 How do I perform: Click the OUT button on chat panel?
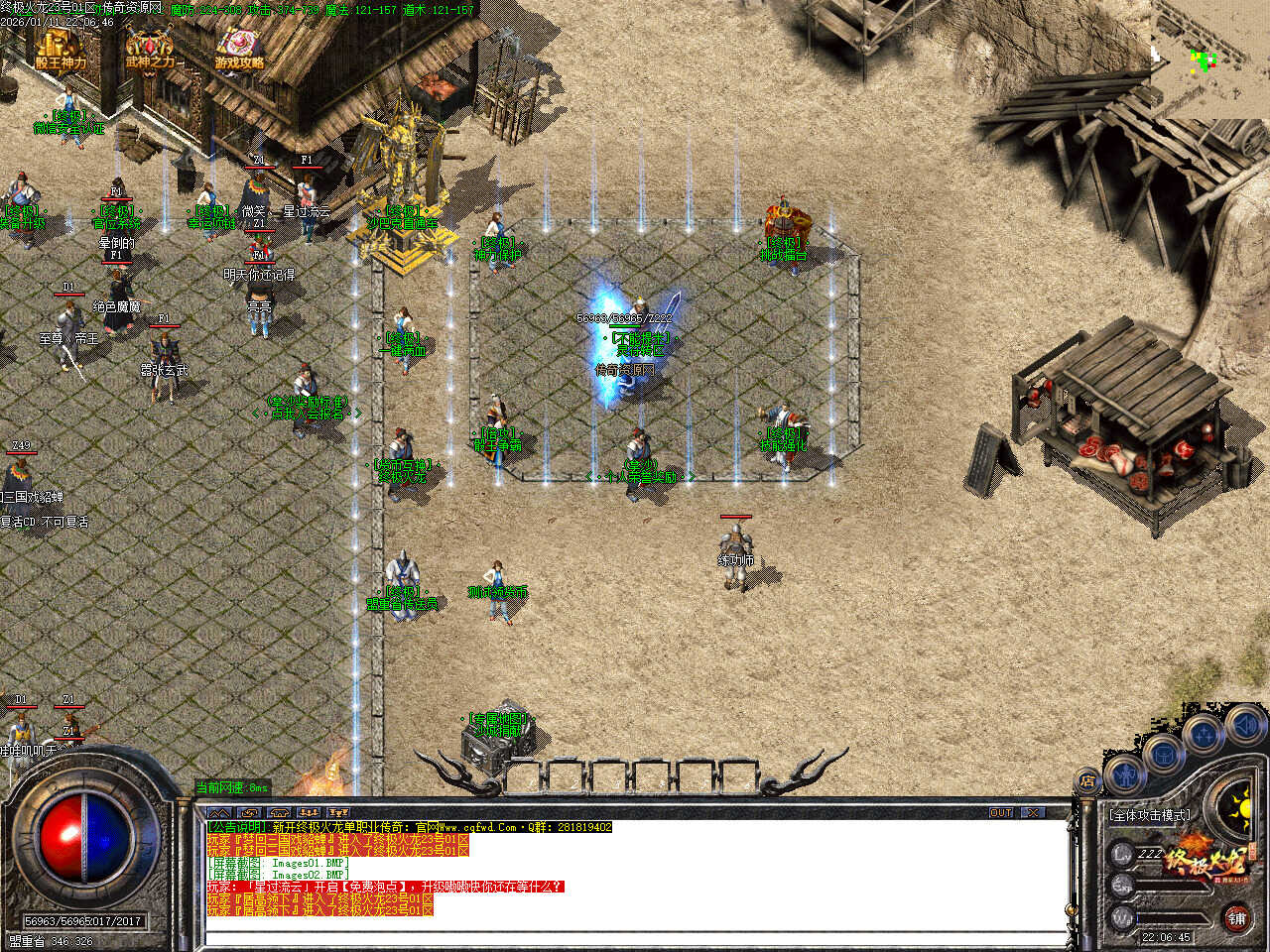pos(1001,812)
